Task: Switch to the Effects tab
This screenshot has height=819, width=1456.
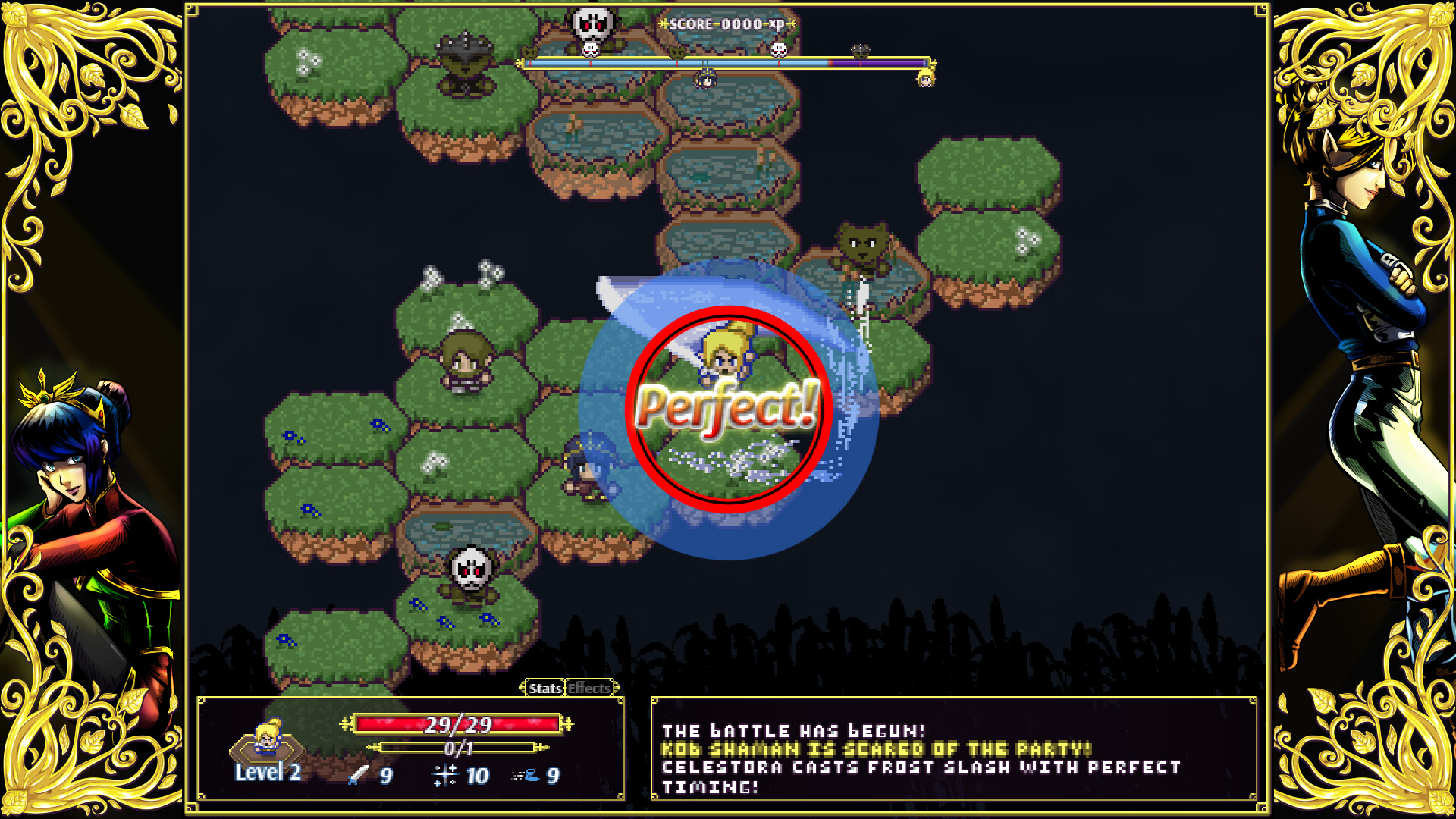Action: [588, 689]
